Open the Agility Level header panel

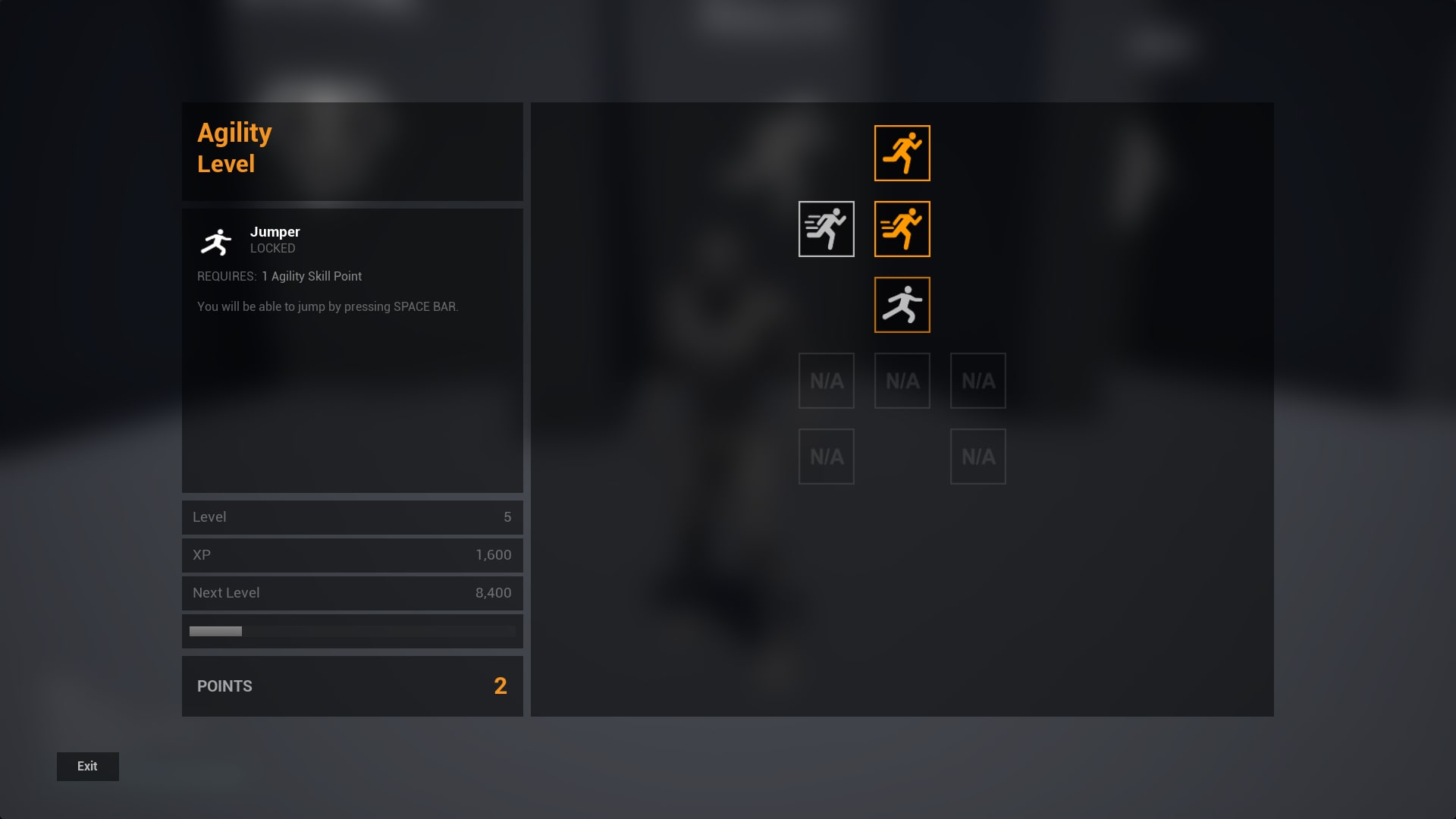tap(352, 151)
